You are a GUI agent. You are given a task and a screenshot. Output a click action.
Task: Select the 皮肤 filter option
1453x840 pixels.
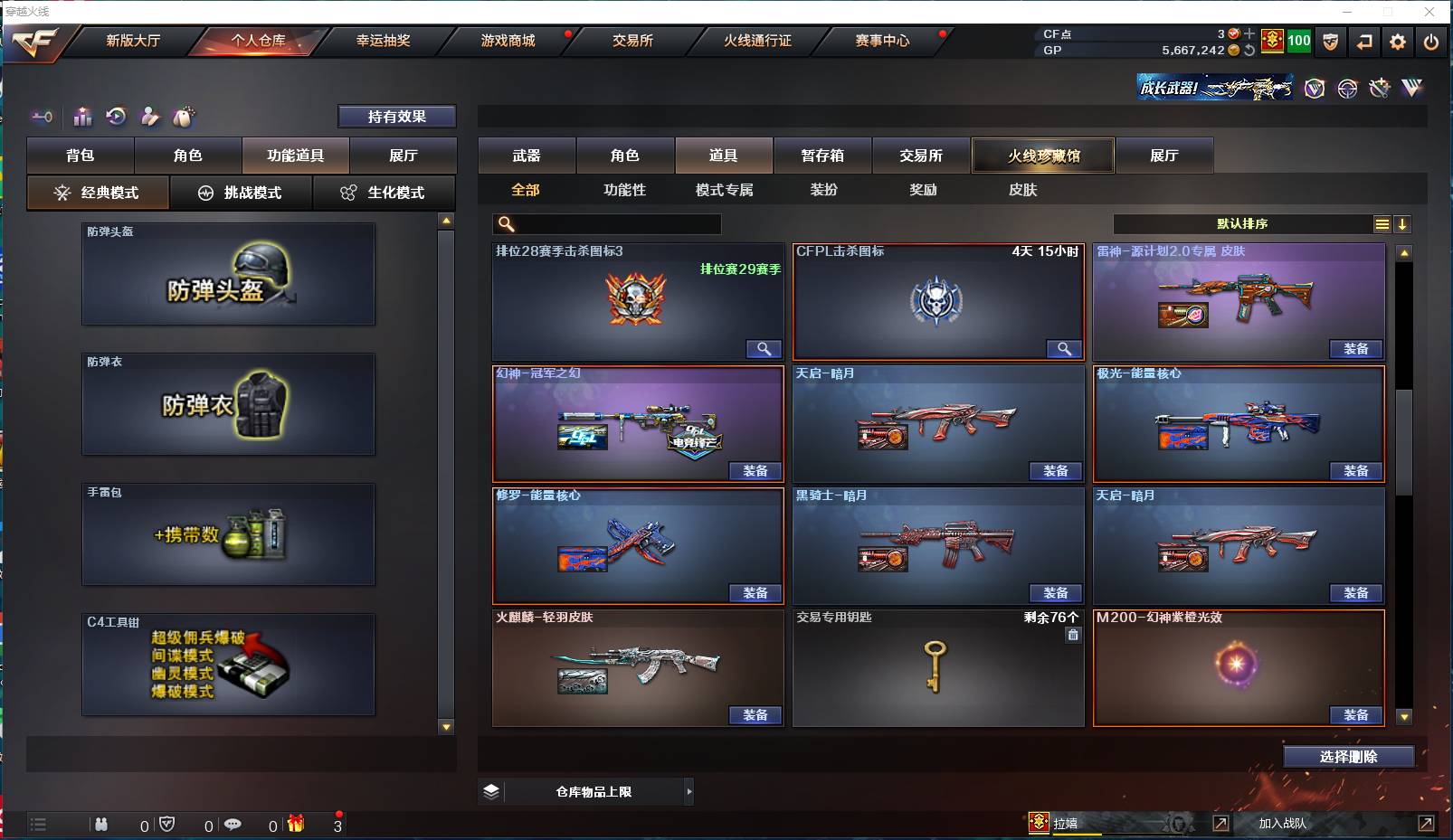click(x=1023, y=190)
